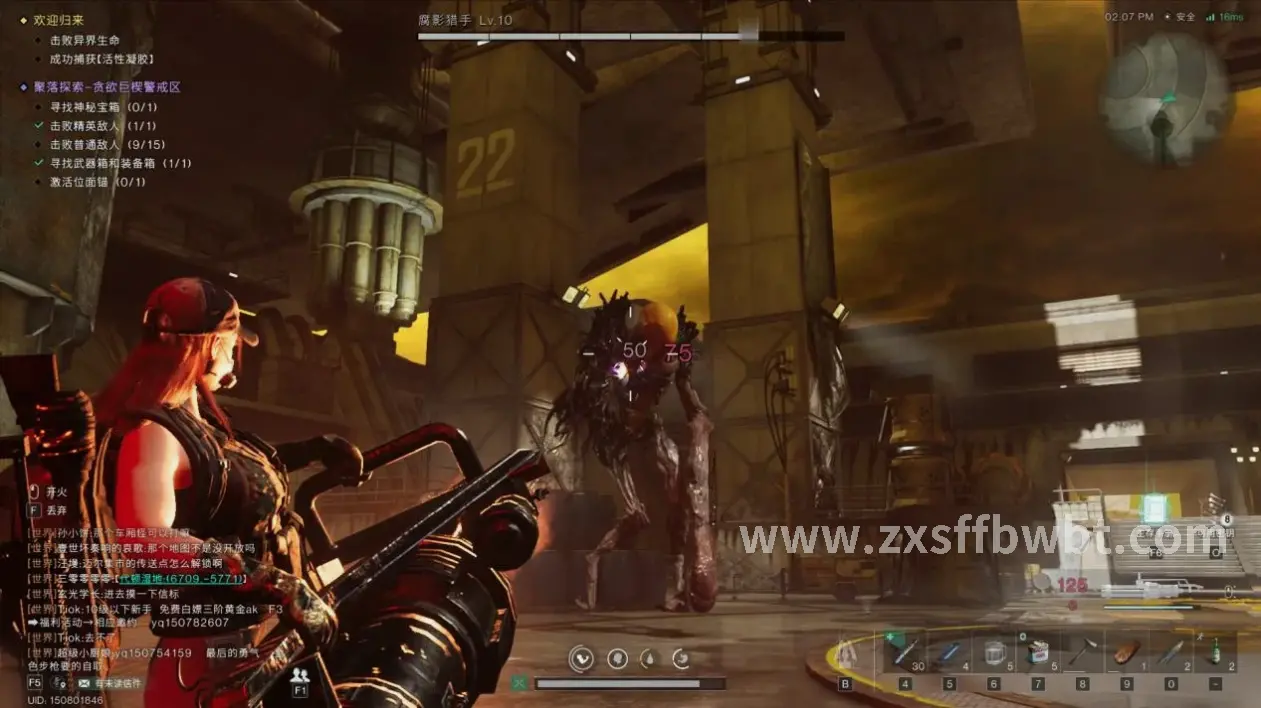The height and width of the screenshot is (708, 1261).
Task: Open the location pin icon below chat
Action: point(58,683)
